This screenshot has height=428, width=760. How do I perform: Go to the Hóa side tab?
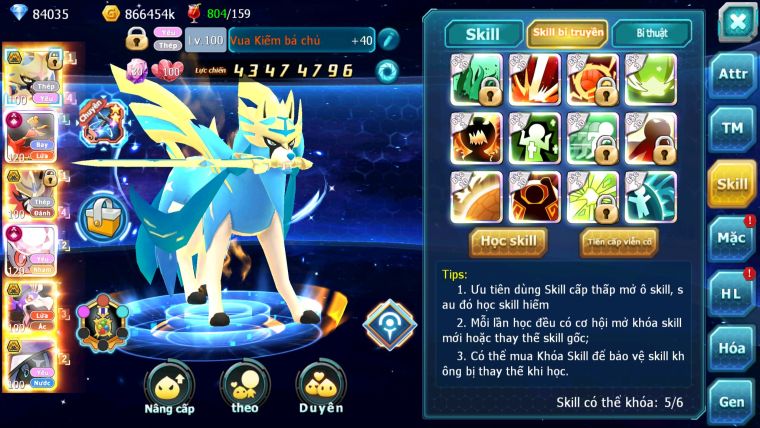733,348
